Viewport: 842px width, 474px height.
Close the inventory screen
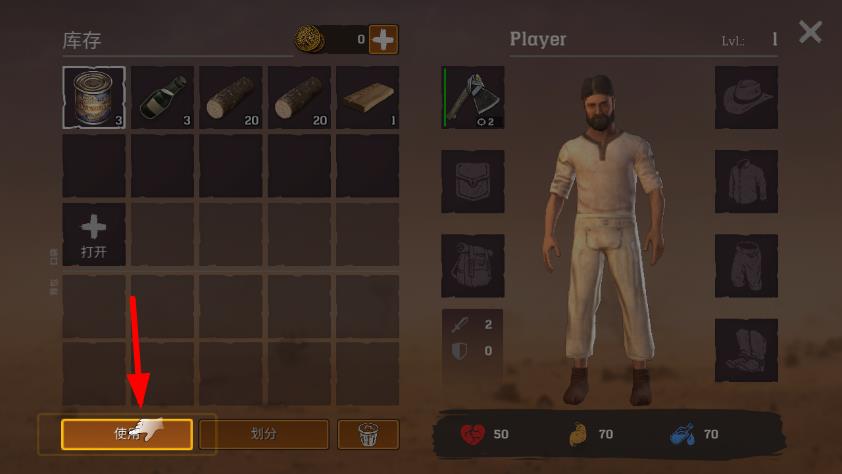pos(810,33)
